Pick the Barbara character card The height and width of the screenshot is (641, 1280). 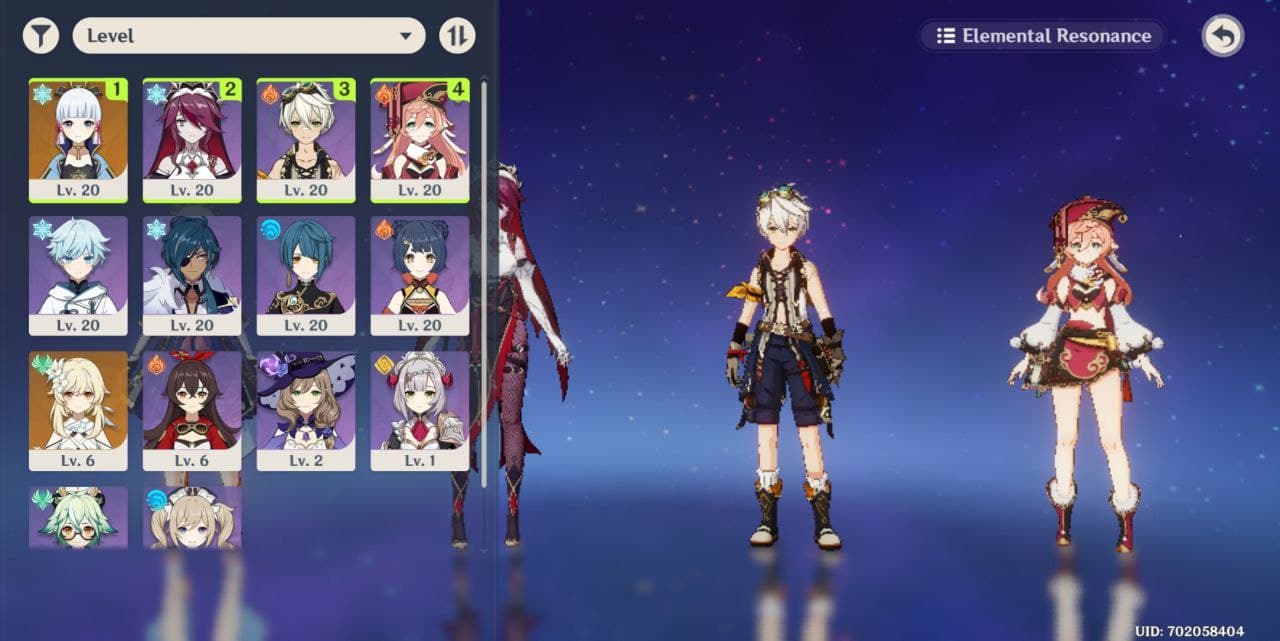192,517
